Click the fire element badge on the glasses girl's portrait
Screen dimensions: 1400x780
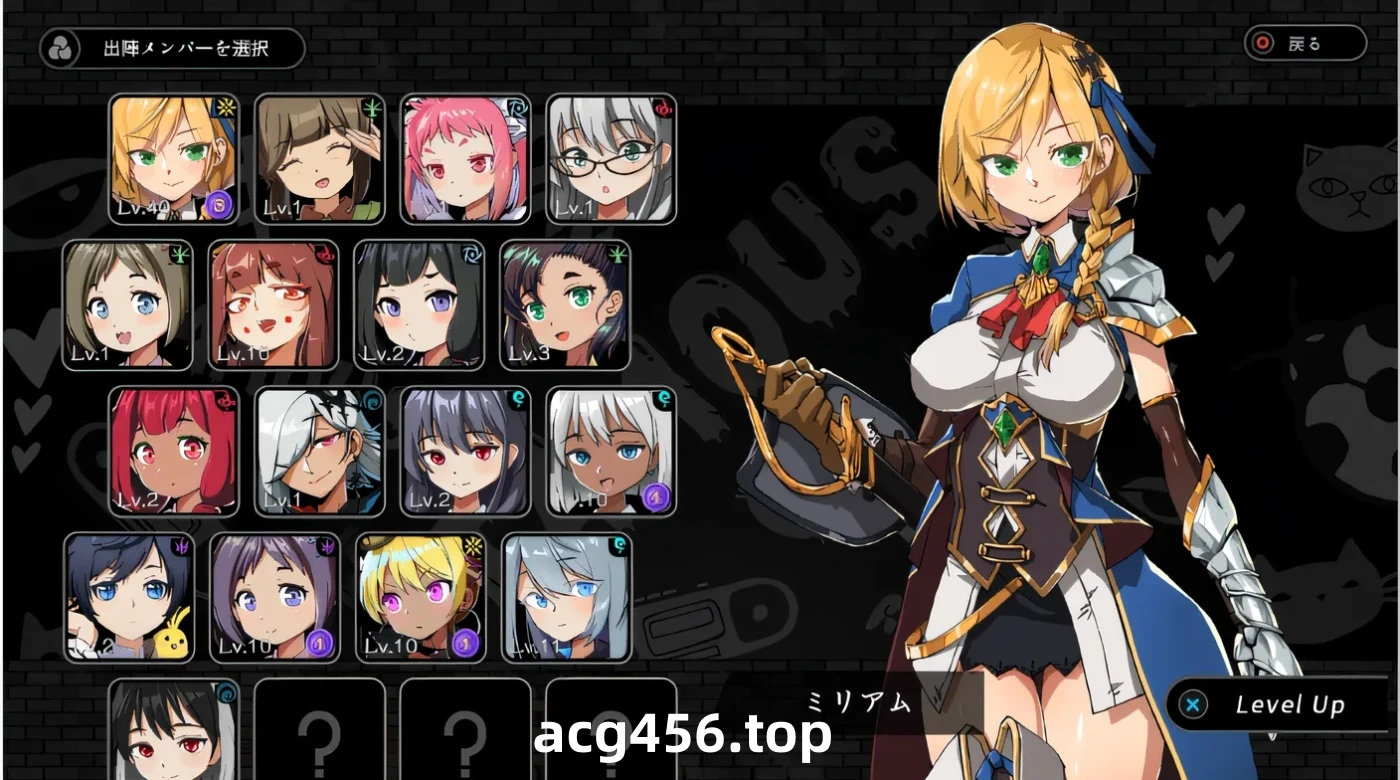coord(664,107)
